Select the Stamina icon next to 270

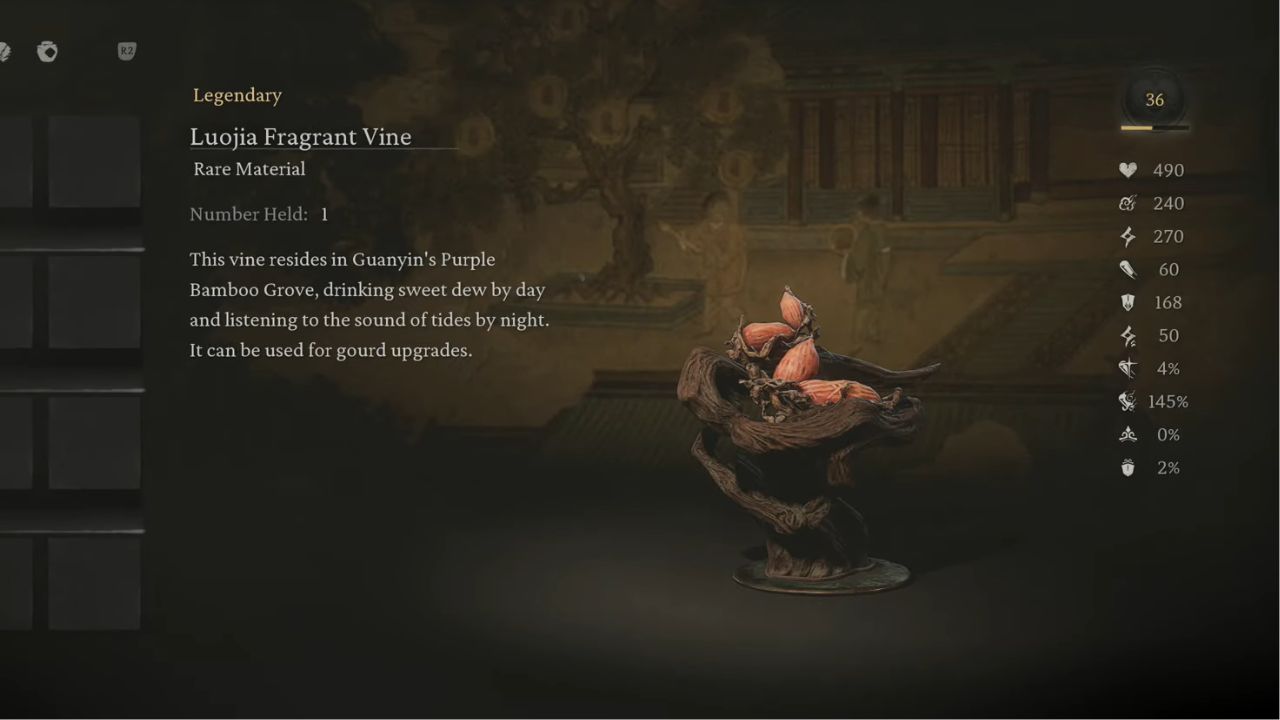1128,236
